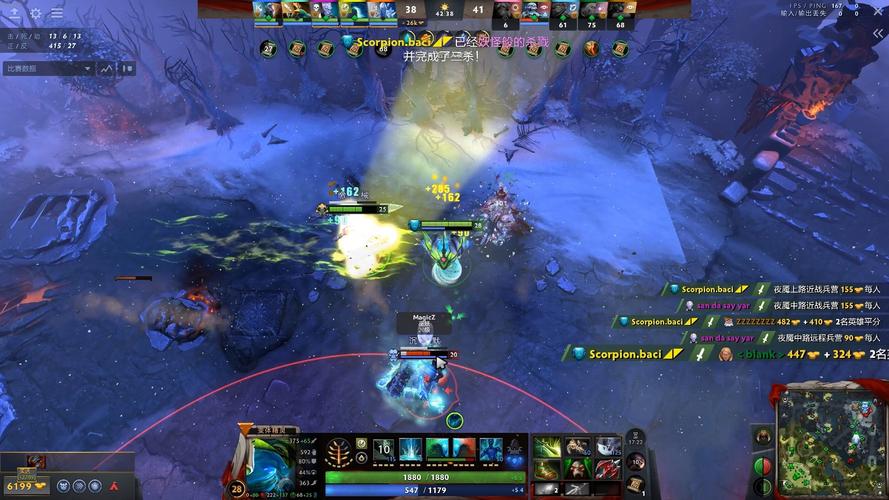
Task: Select the first Radiant hero portrait top bar
Action: tap(263, 10)
